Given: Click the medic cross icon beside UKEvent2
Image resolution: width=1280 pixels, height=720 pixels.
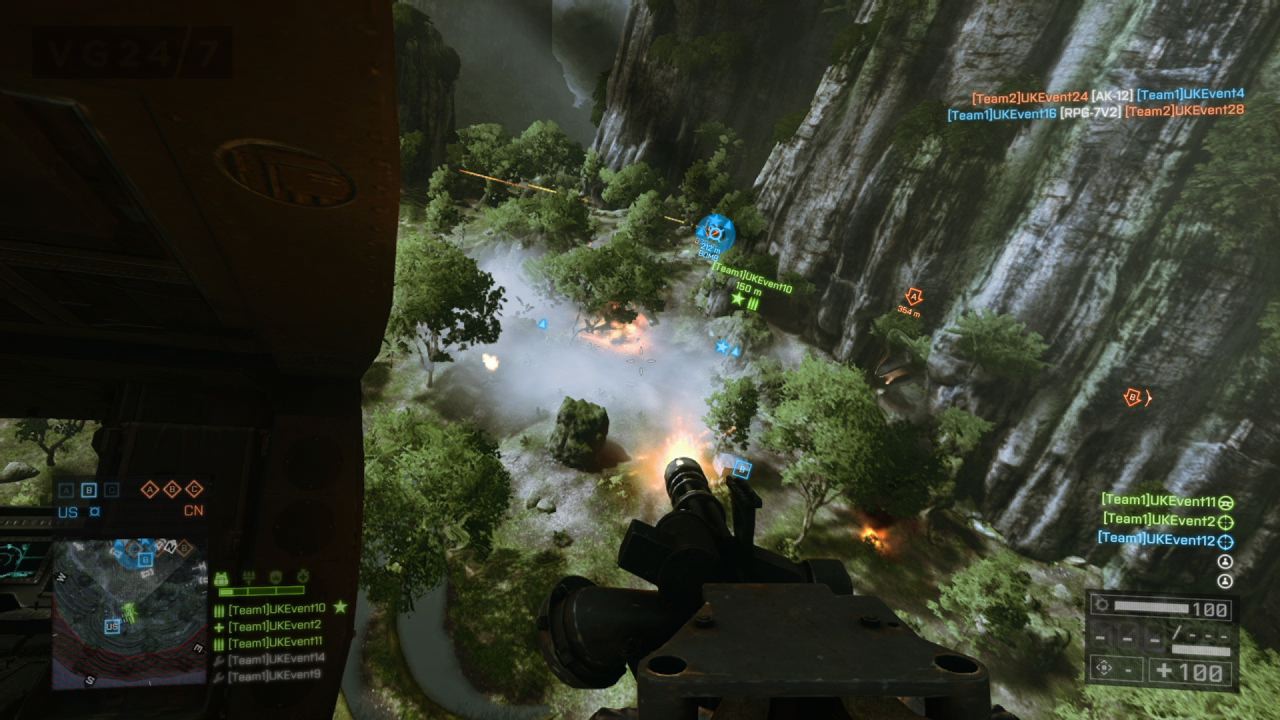Looking at the screenshot, I should tap(218, 626).
